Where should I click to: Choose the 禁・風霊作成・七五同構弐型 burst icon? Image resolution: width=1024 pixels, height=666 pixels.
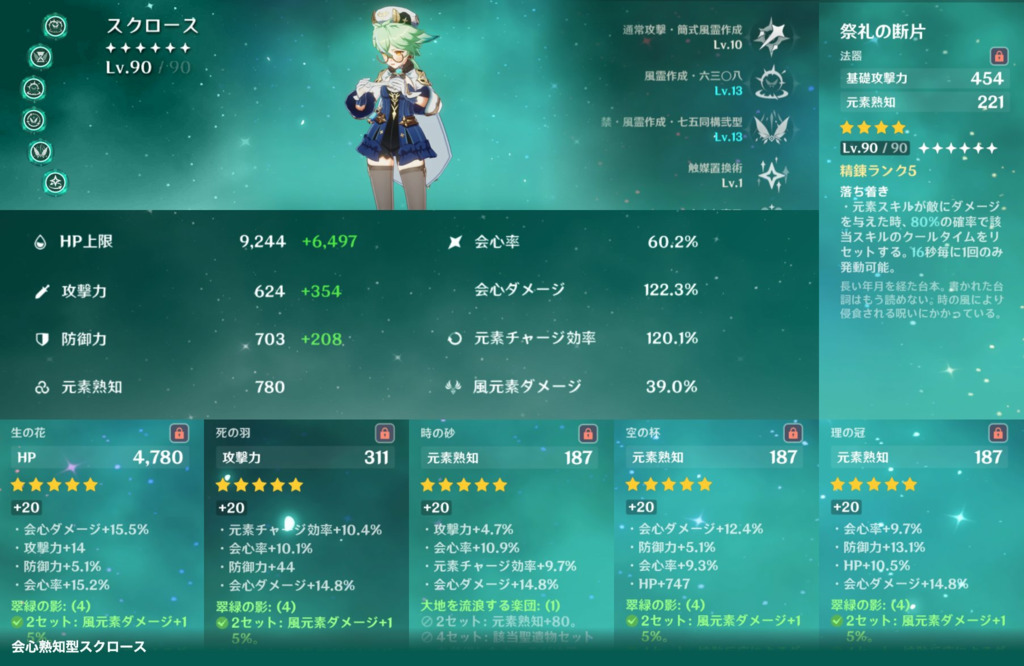coord(771,127)
